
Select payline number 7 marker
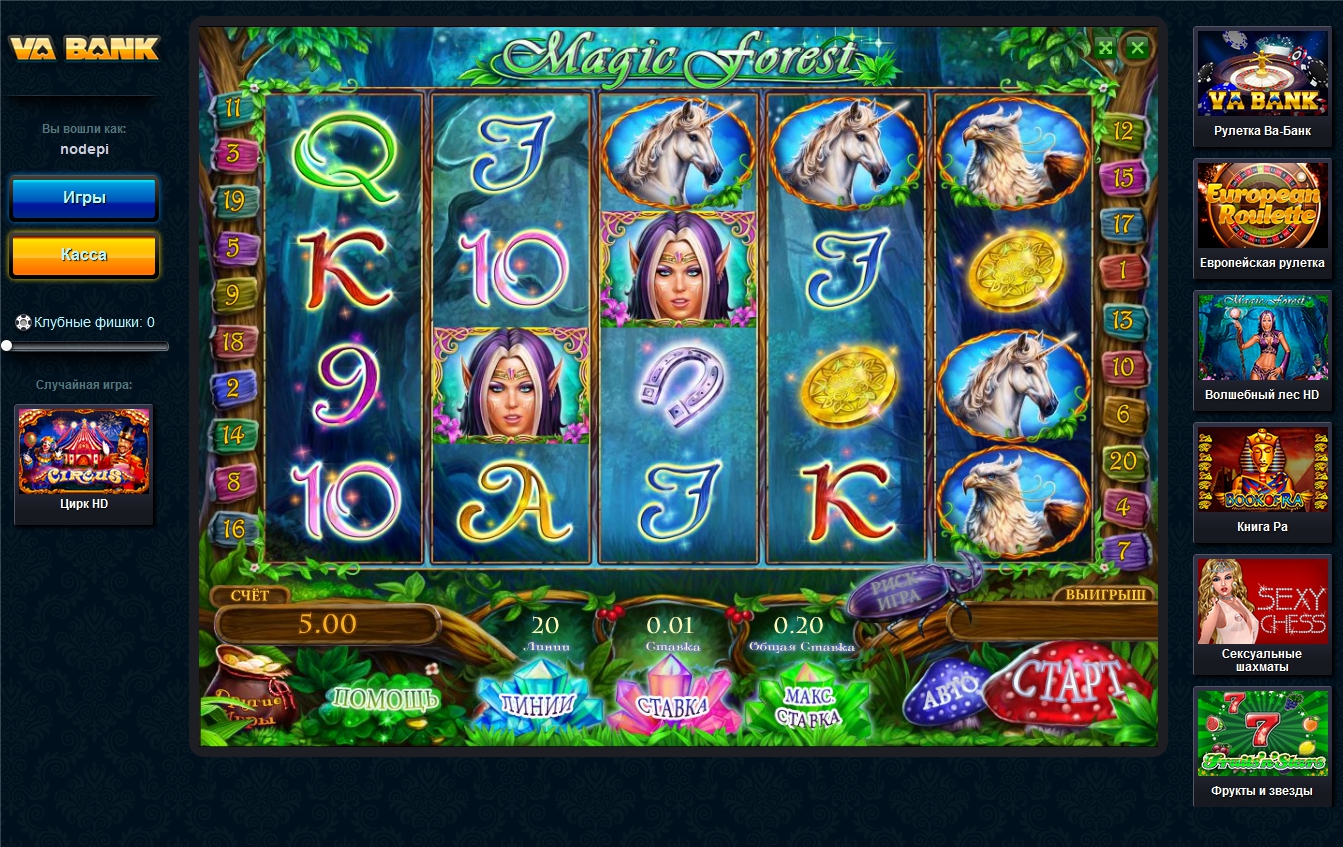[x=1123, y=548]
